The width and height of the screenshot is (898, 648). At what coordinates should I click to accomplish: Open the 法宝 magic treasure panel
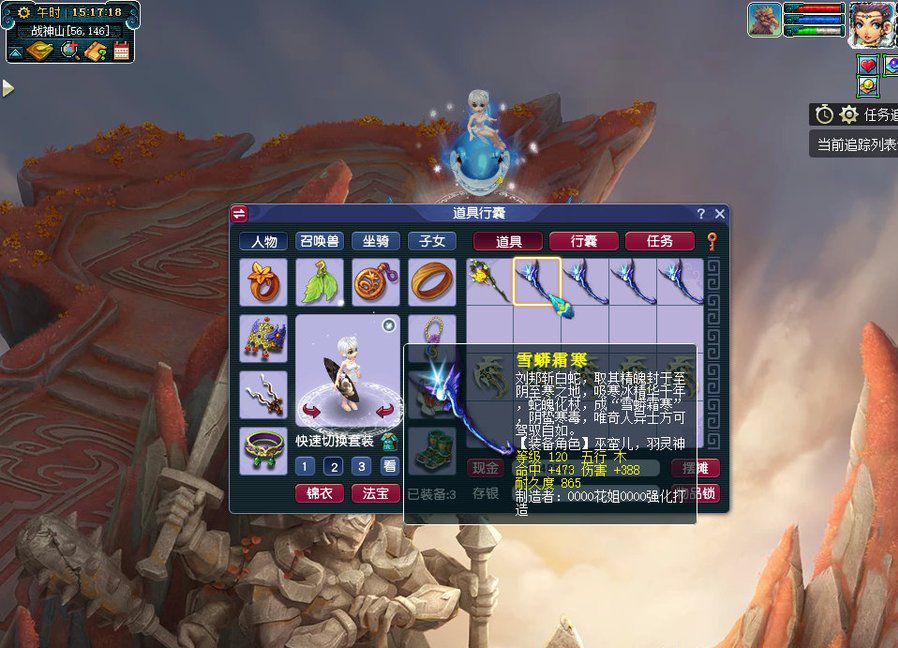pos(375,493)
